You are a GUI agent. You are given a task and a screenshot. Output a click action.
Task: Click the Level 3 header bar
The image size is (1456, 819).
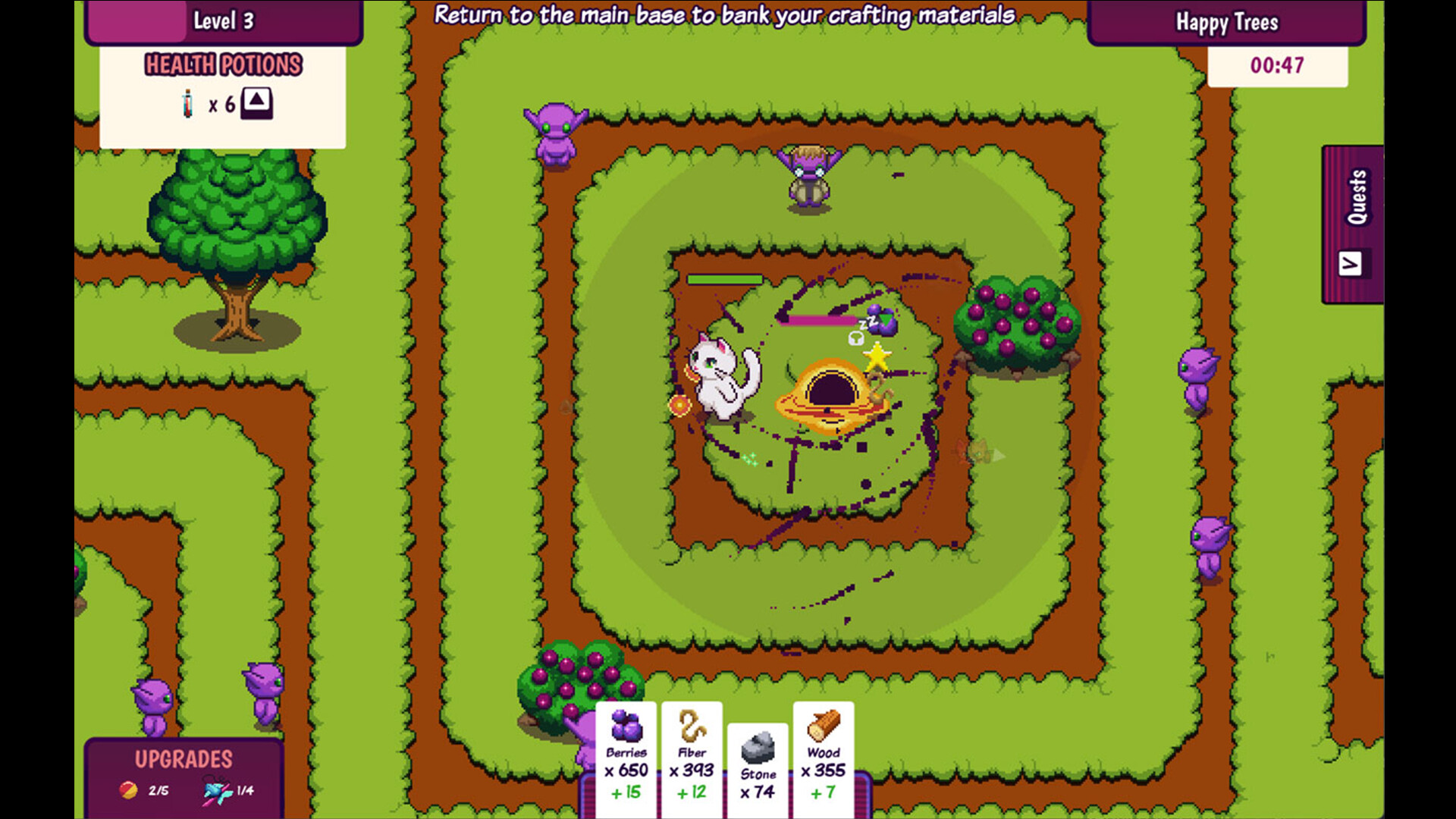[x=225, y=20]
